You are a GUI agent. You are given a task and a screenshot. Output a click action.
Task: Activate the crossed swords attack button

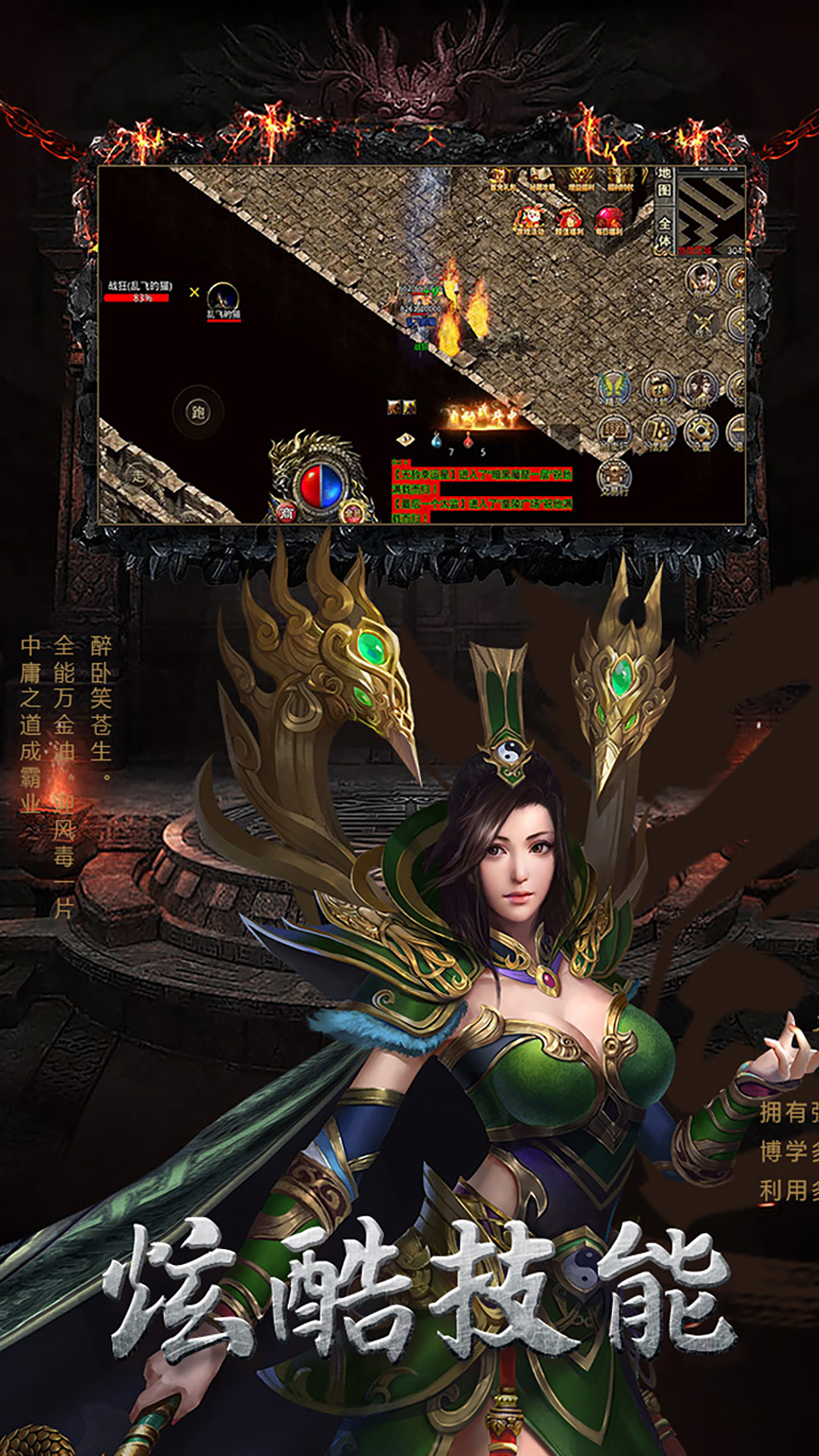pyautogui.click(x=704, y=323)
